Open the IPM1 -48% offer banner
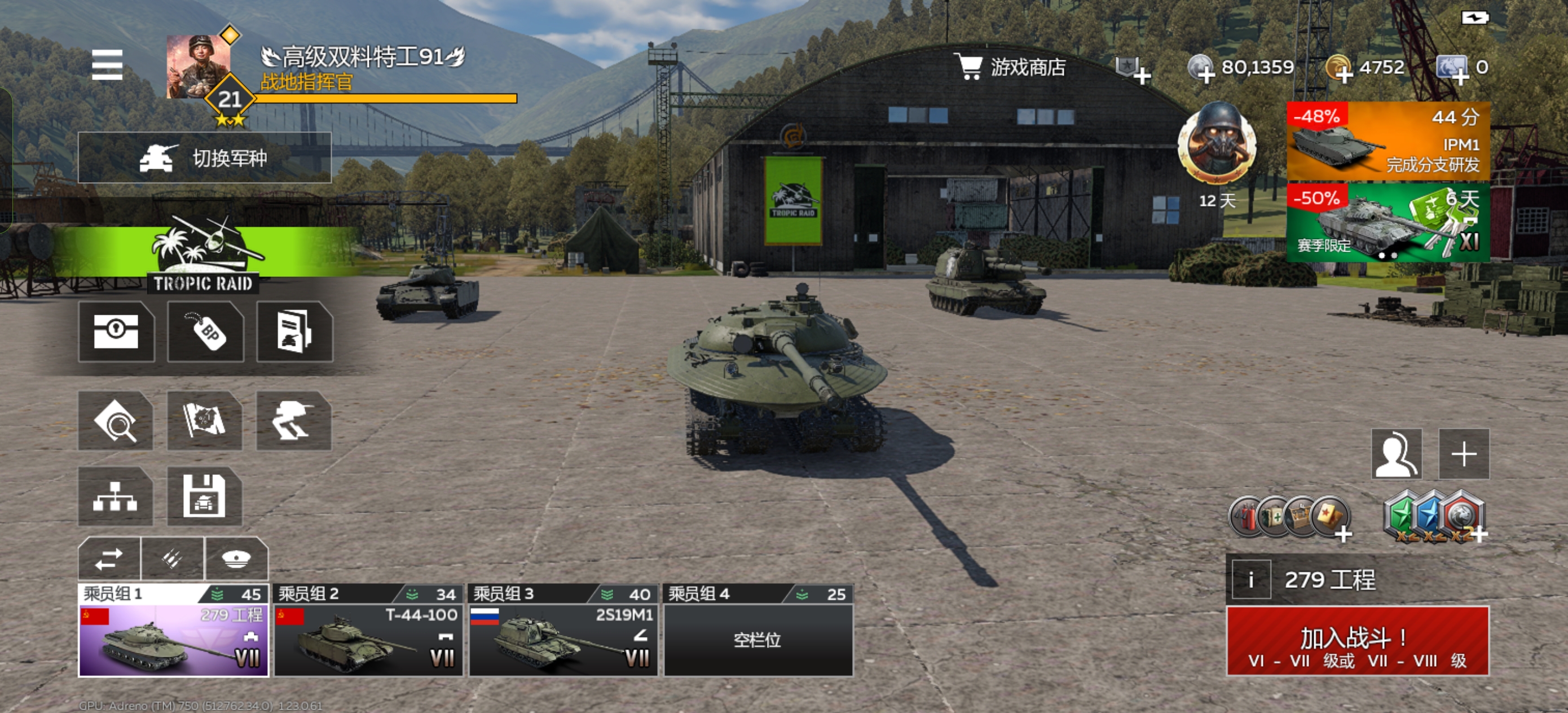1568x713 pixels. point(1388,141)
